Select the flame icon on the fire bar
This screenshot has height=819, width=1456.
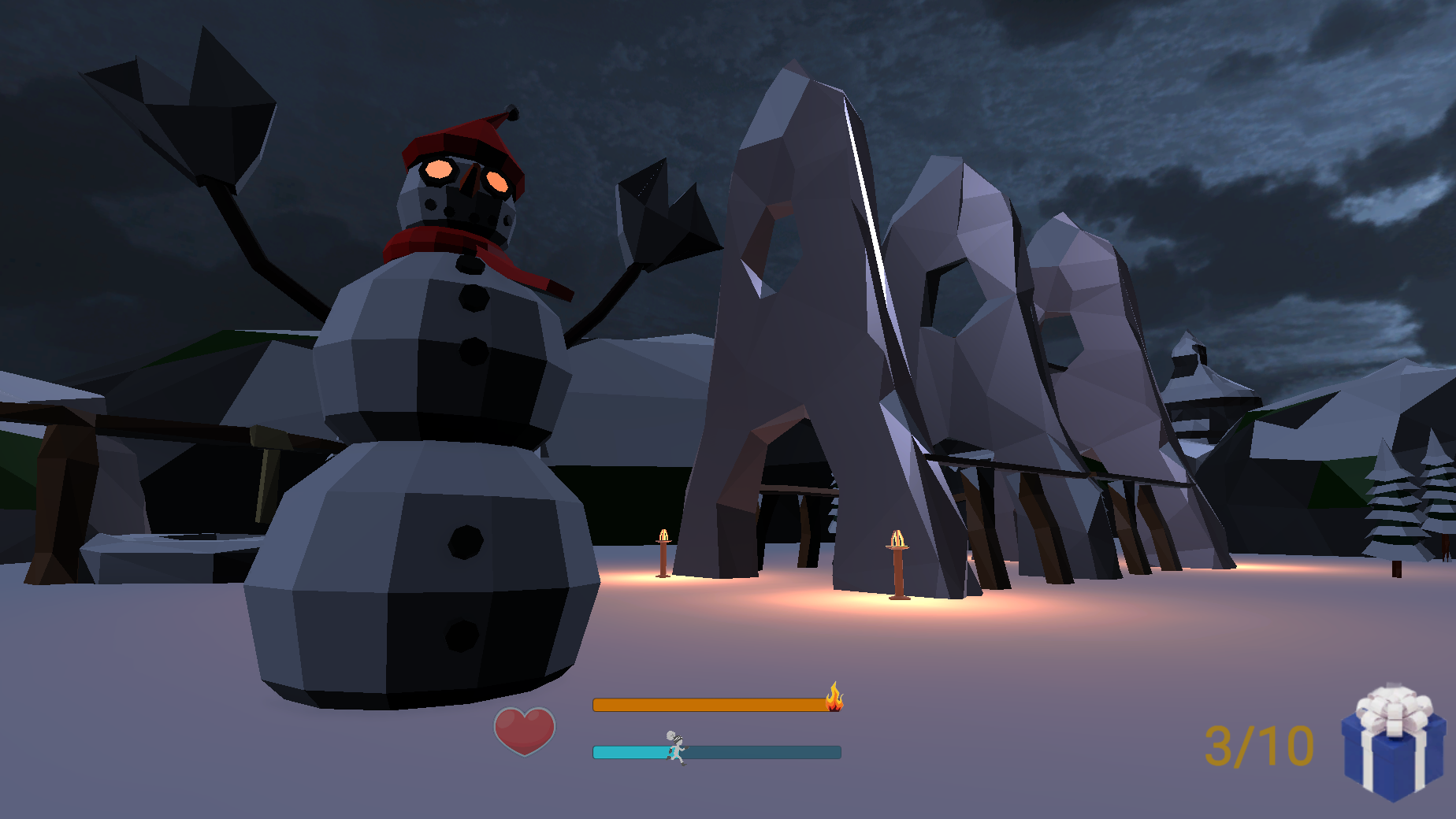pos(834,696)
